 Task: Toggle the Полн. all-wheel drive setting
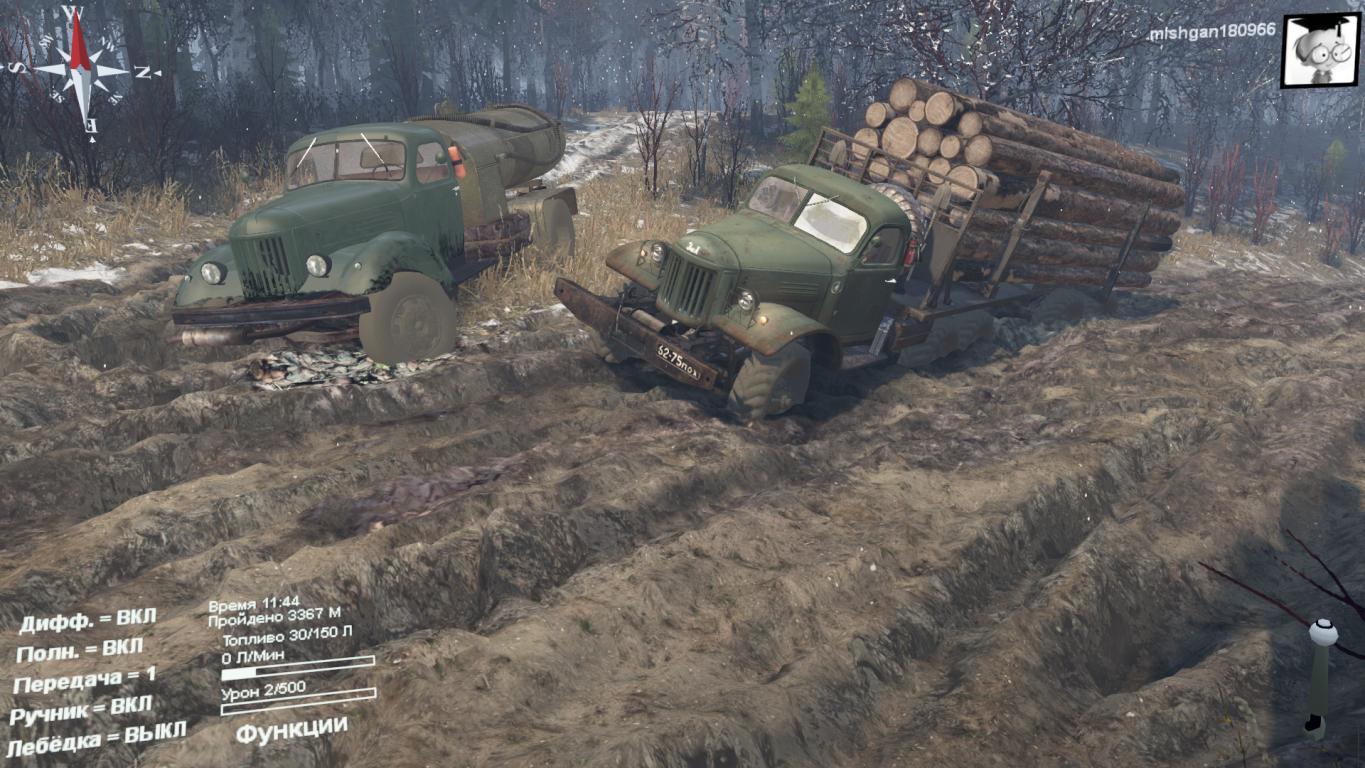80,651
